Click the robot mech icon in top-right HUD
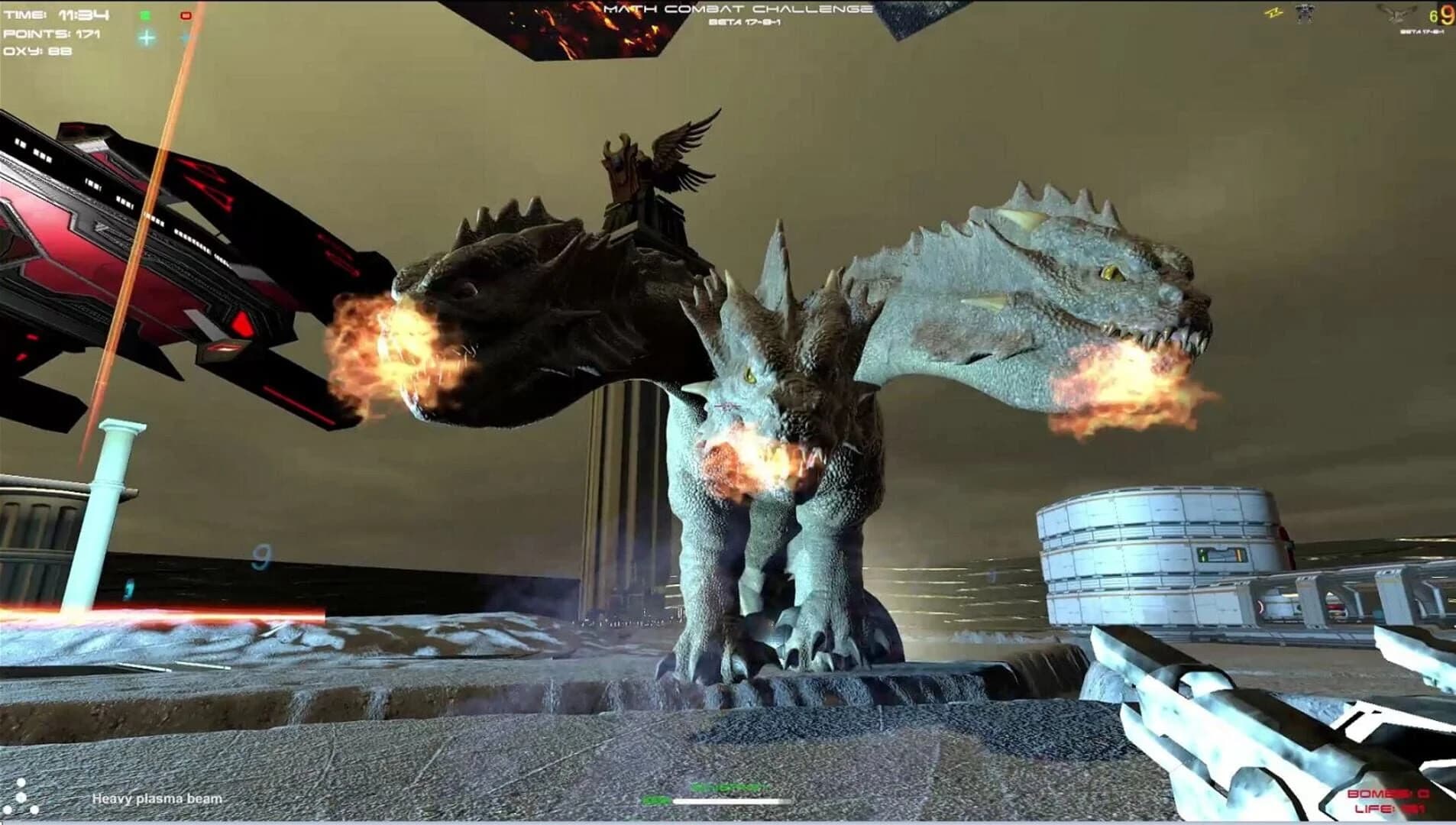 pos(1305,12)
